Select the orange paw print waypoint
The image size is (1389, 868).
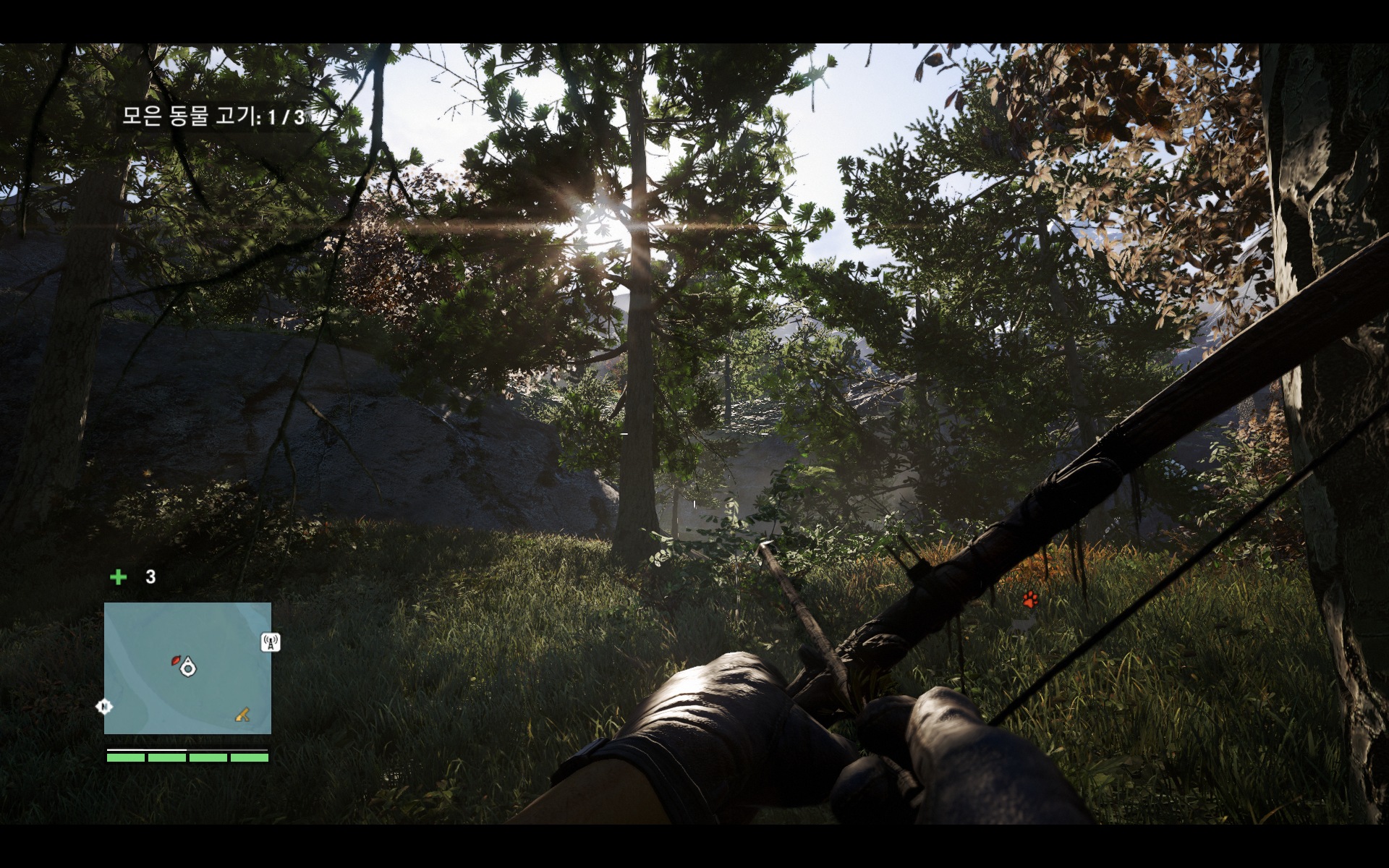click(x=1030, y=599)
